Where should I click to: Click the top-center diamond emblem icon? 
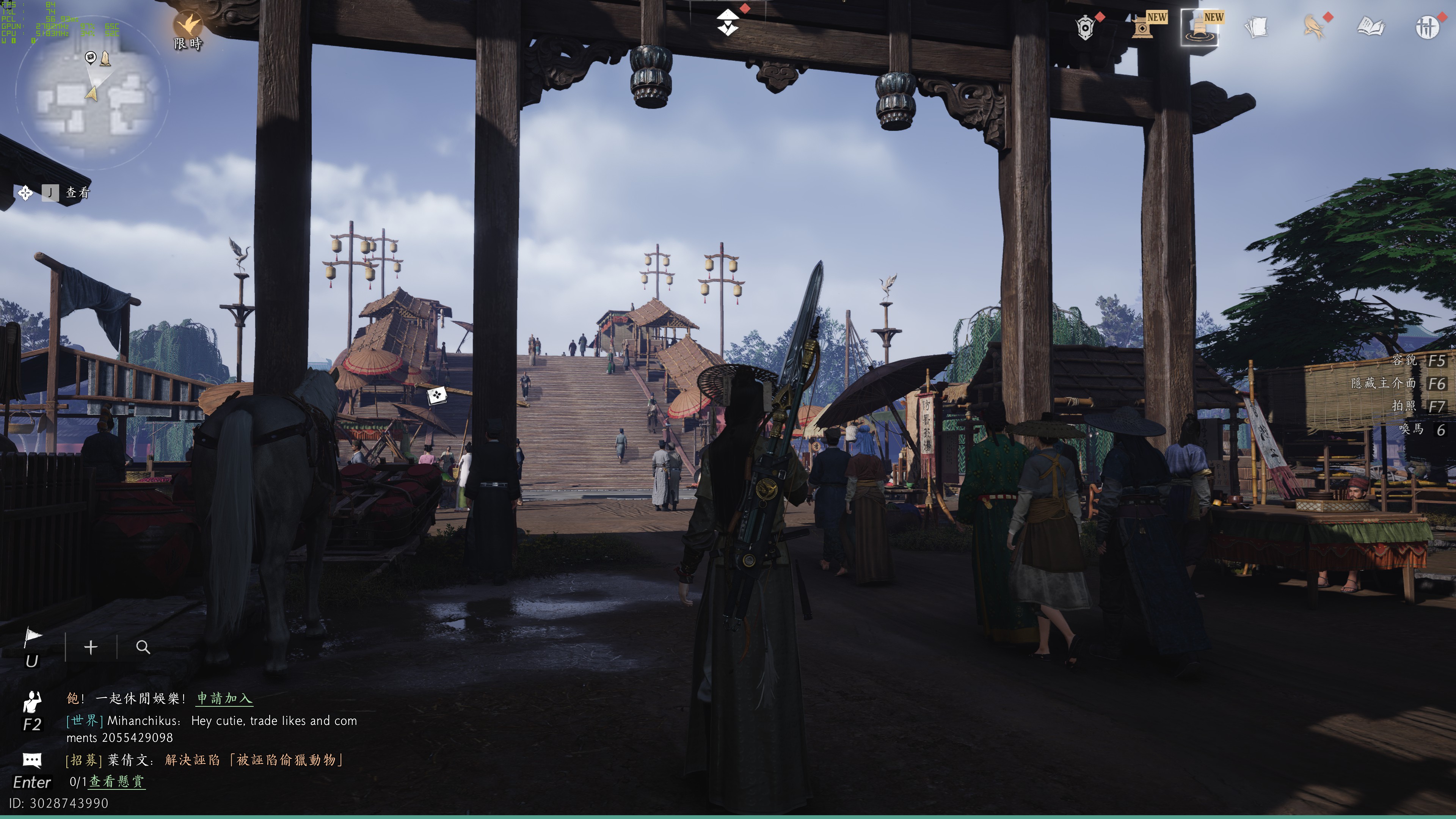click(728, 23)
